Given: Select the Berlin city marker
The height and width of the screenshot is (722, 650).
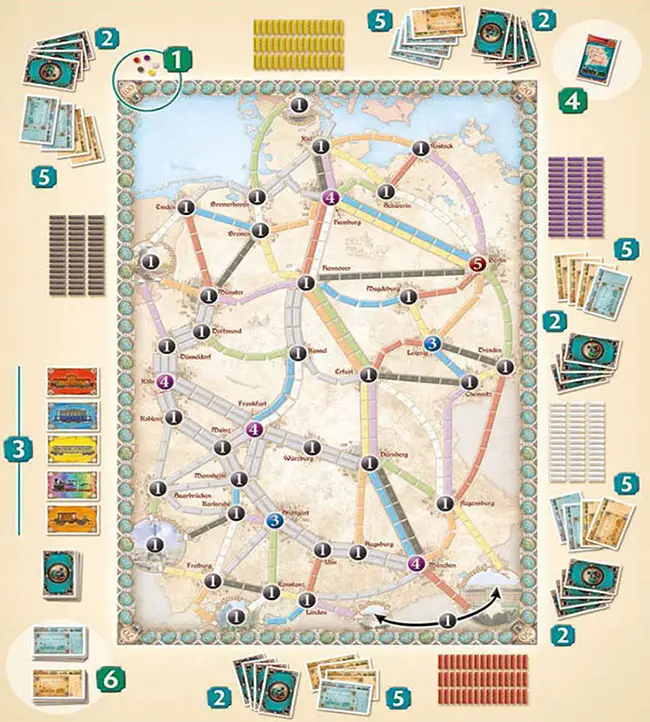Looking at the screenshot, I should tap(477, 262).
